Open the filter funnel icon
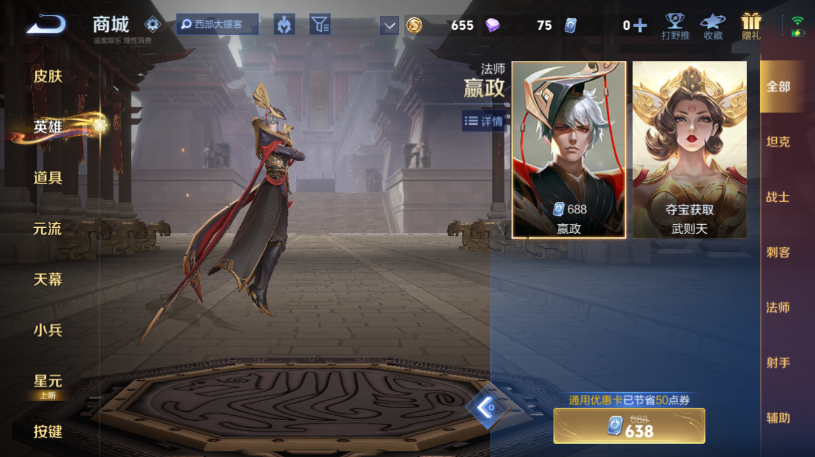The width and height of the screenshot is (815, 457). [319, 24]
